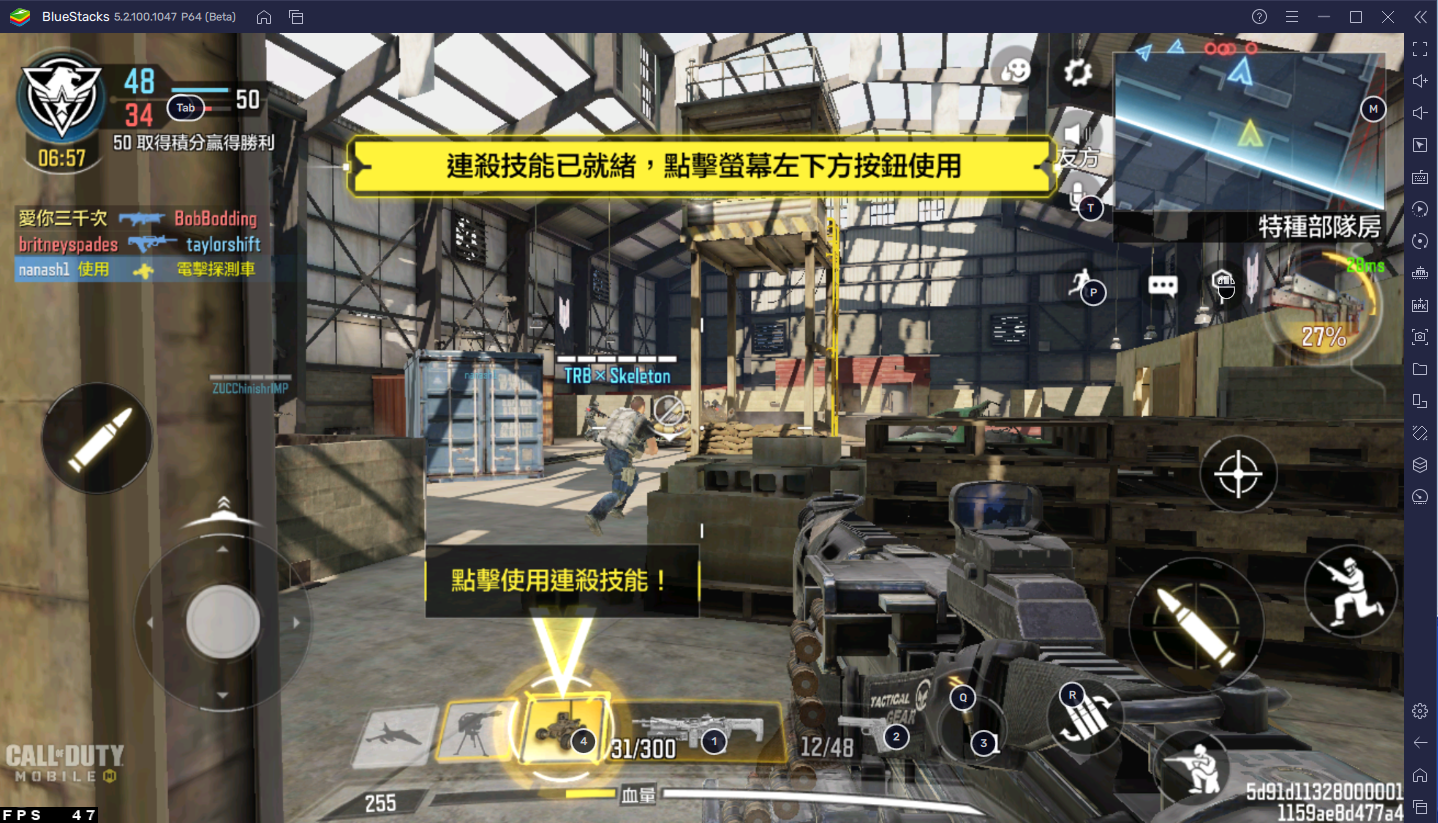The height and width of the screenshot is (823, 1438).
Task: Collapse the BlueStacks sidebar with the double chevron
Action: (1420, 16)
